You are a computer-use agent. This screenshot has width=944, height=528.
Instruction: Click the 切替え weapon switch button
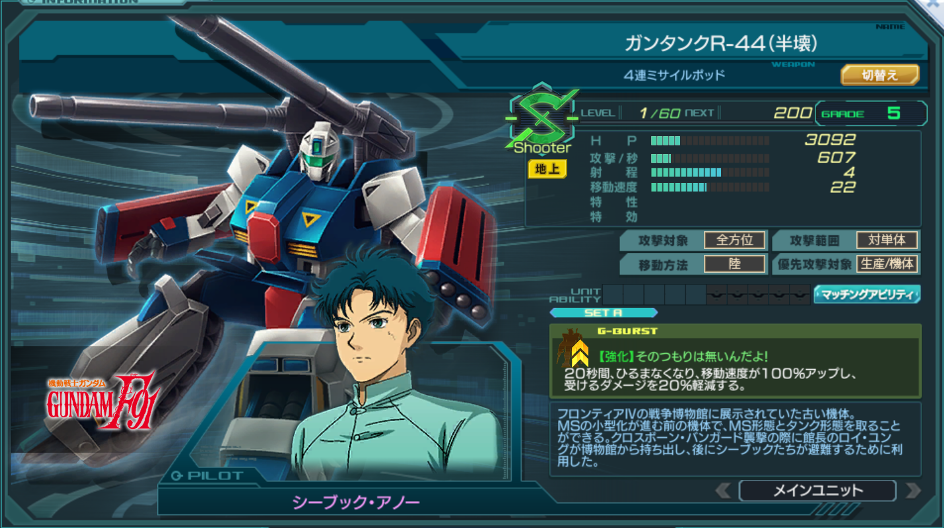point(878,75)
